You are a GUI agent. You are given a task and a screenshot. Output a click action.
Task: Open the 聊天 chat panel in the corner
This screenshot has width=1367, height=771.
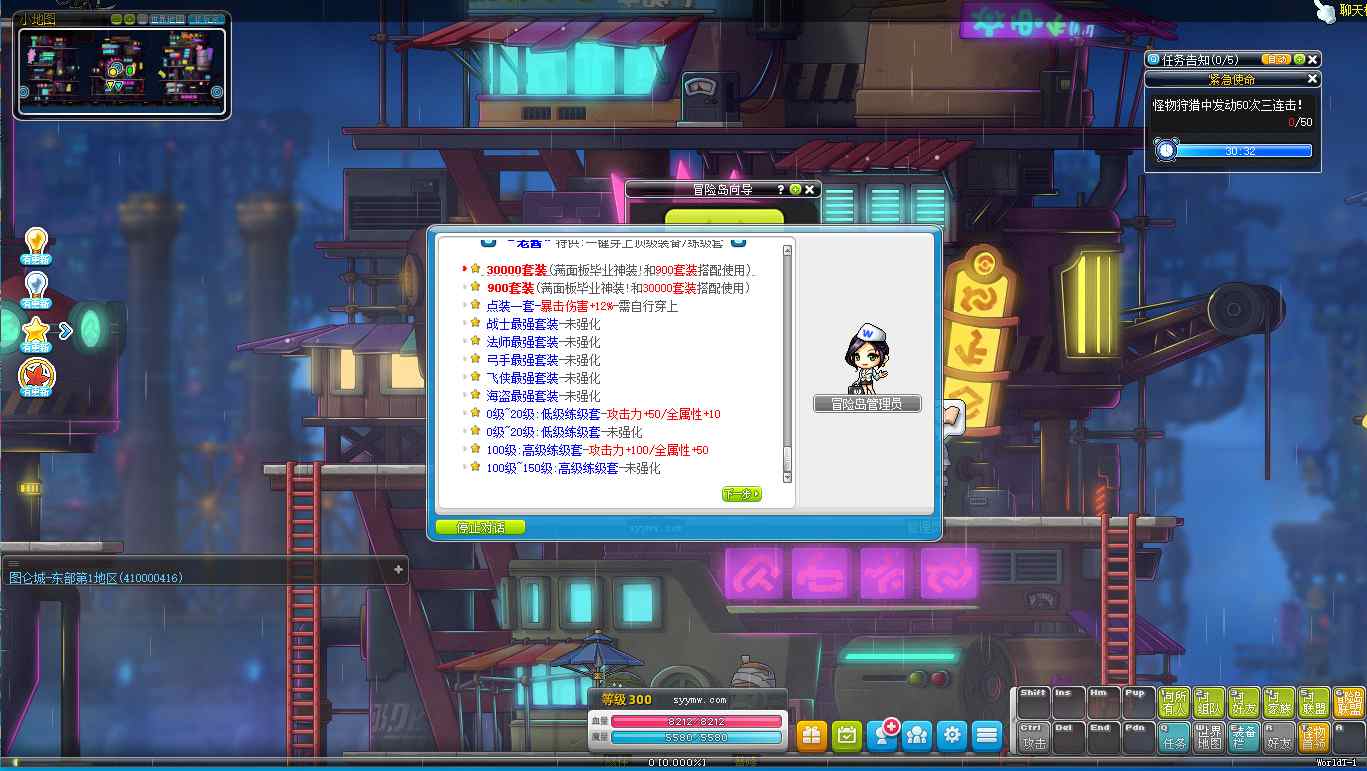1350,12
